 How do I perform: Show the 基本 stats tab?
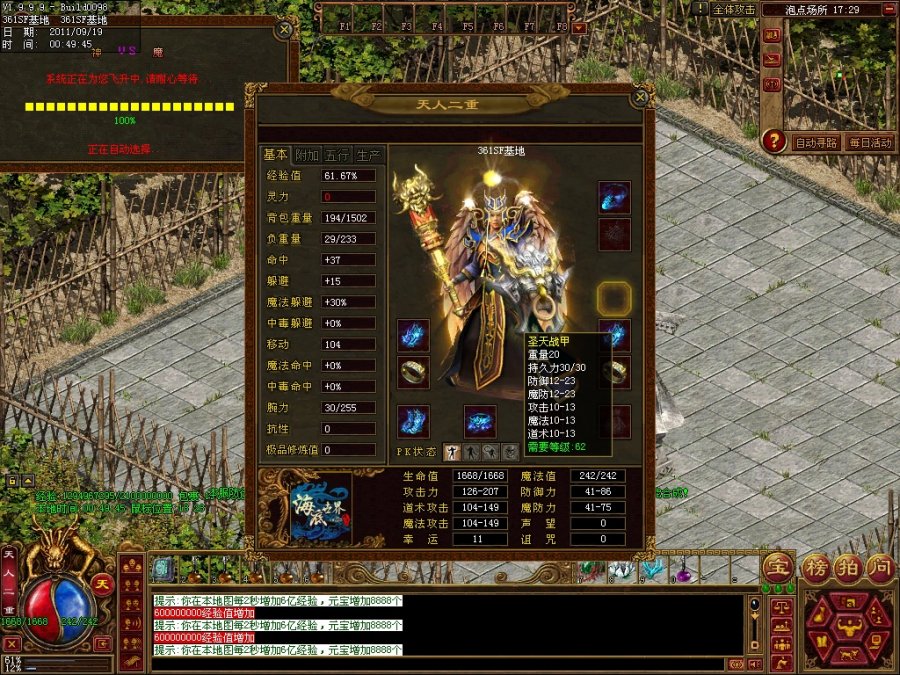click(x=275, y=155)
